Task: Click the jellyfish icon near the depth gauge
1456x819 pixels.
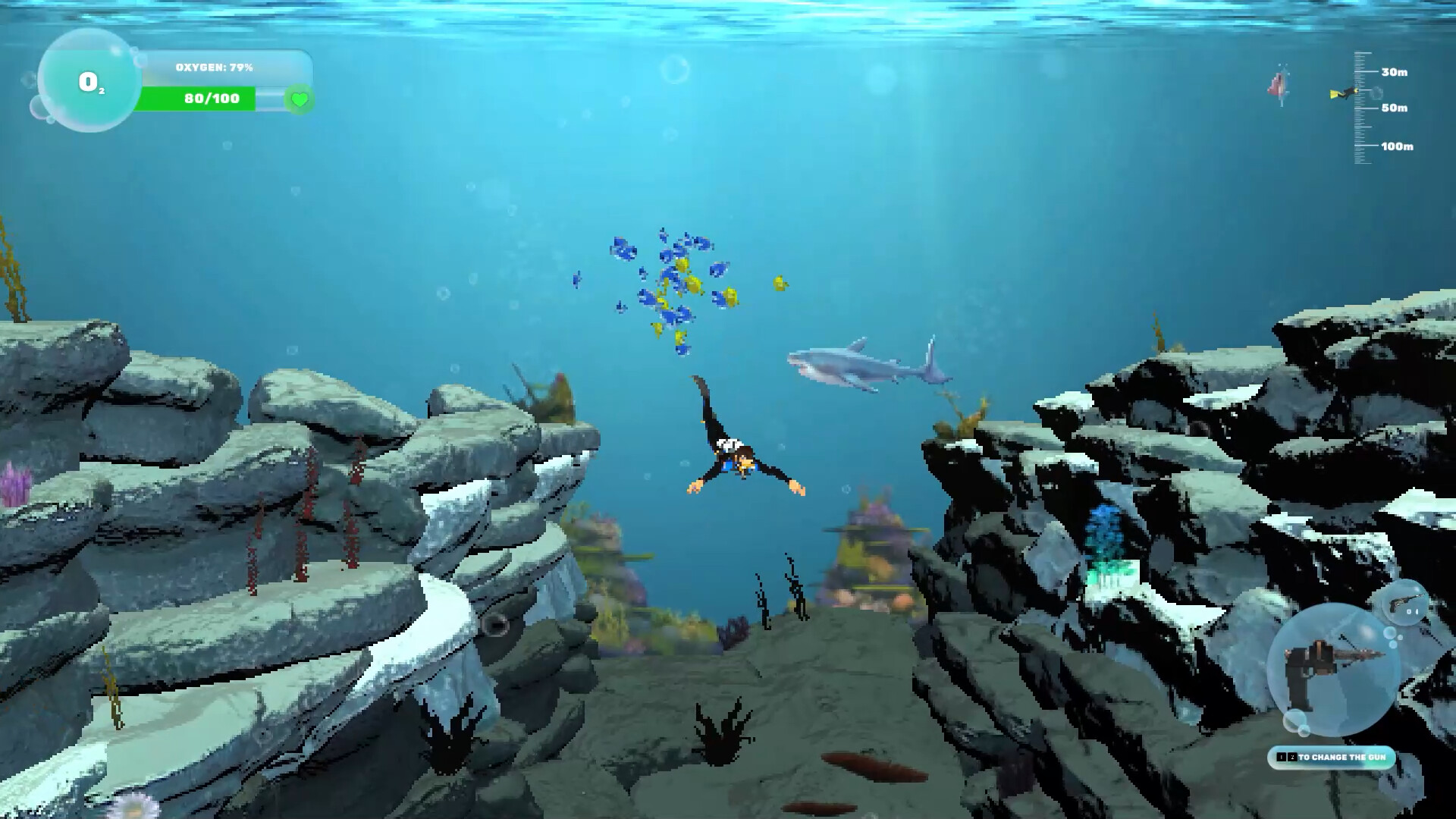Action: coord(1279,85)
